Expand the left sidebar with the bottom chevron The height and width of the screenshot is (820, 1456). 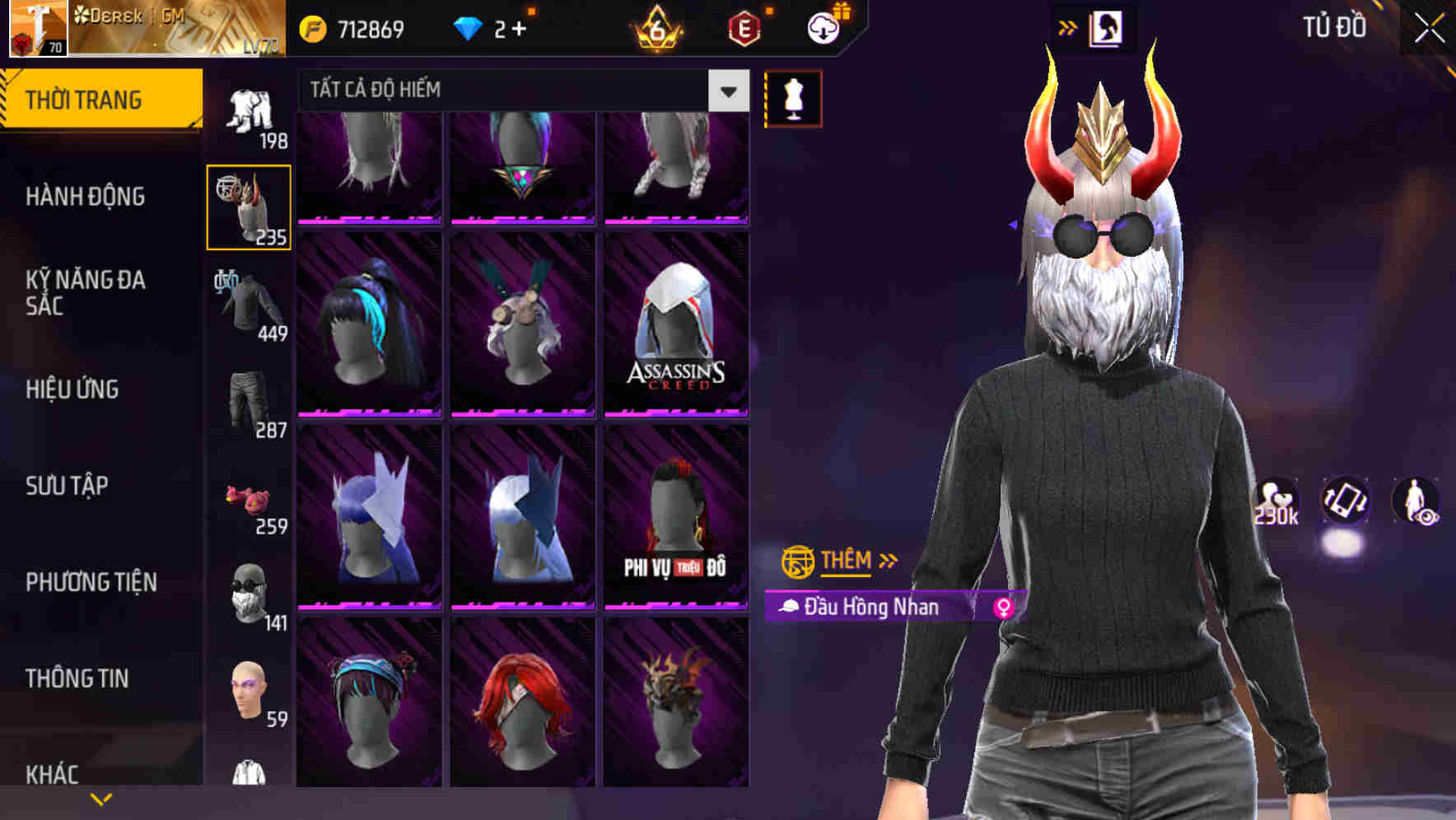[101, 796]
